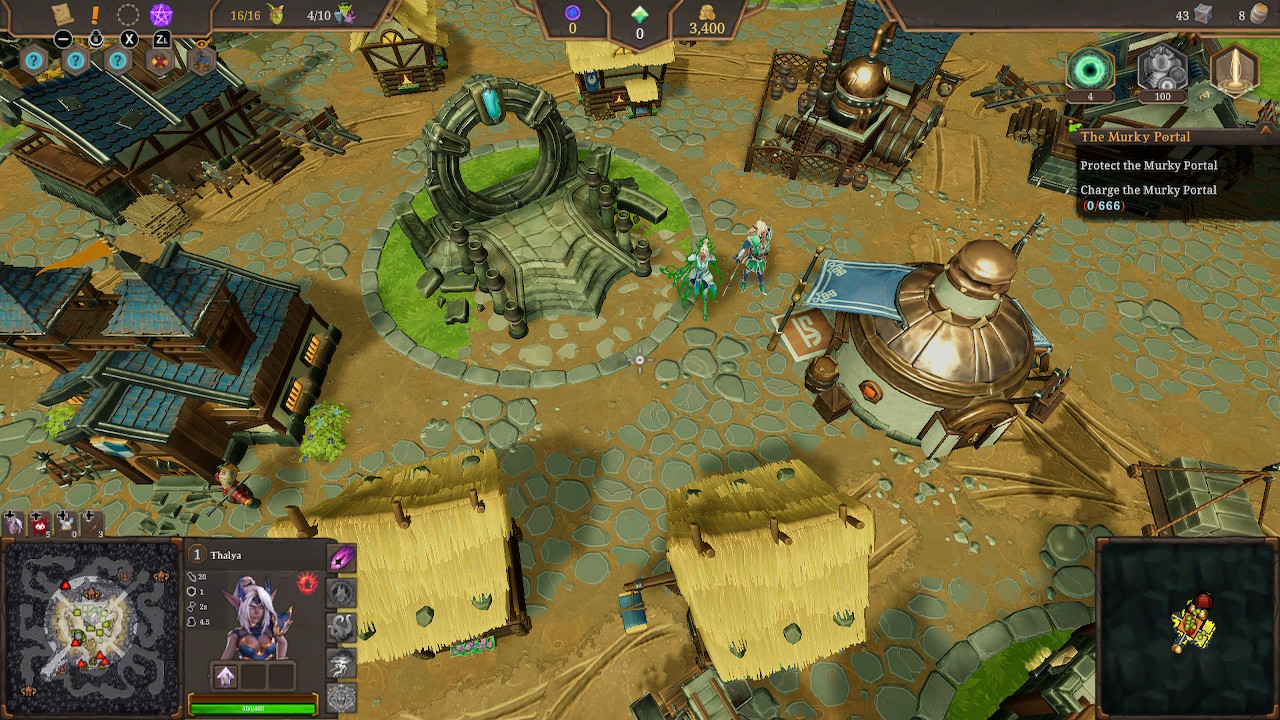The height and width of the screenshot is (720, 1280).
Task: Select the arrow item in Thalya's inventory slot
Action: coord(226,676)
